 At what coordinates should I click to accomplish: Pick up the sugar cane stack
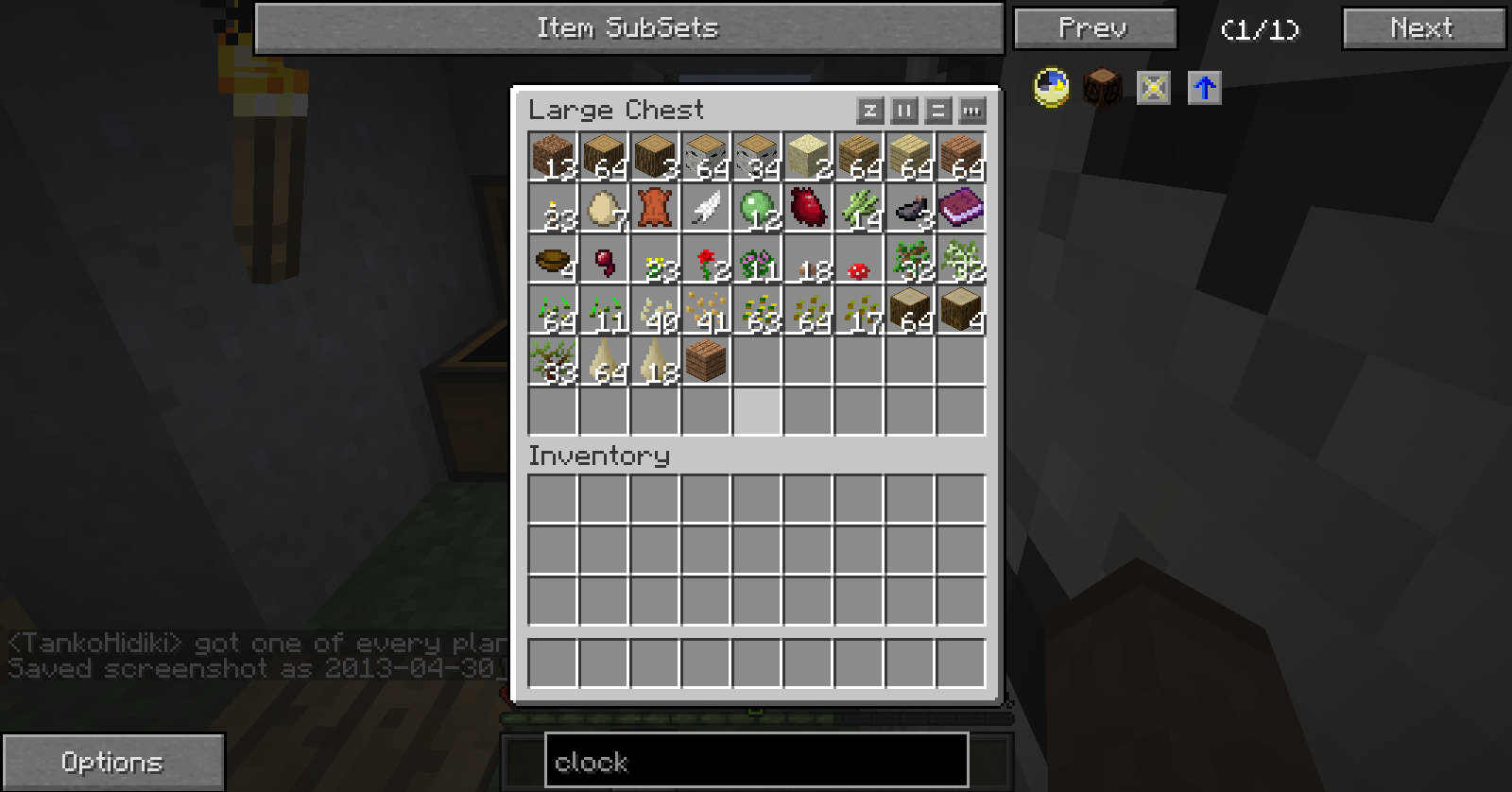tap(859, 207)
